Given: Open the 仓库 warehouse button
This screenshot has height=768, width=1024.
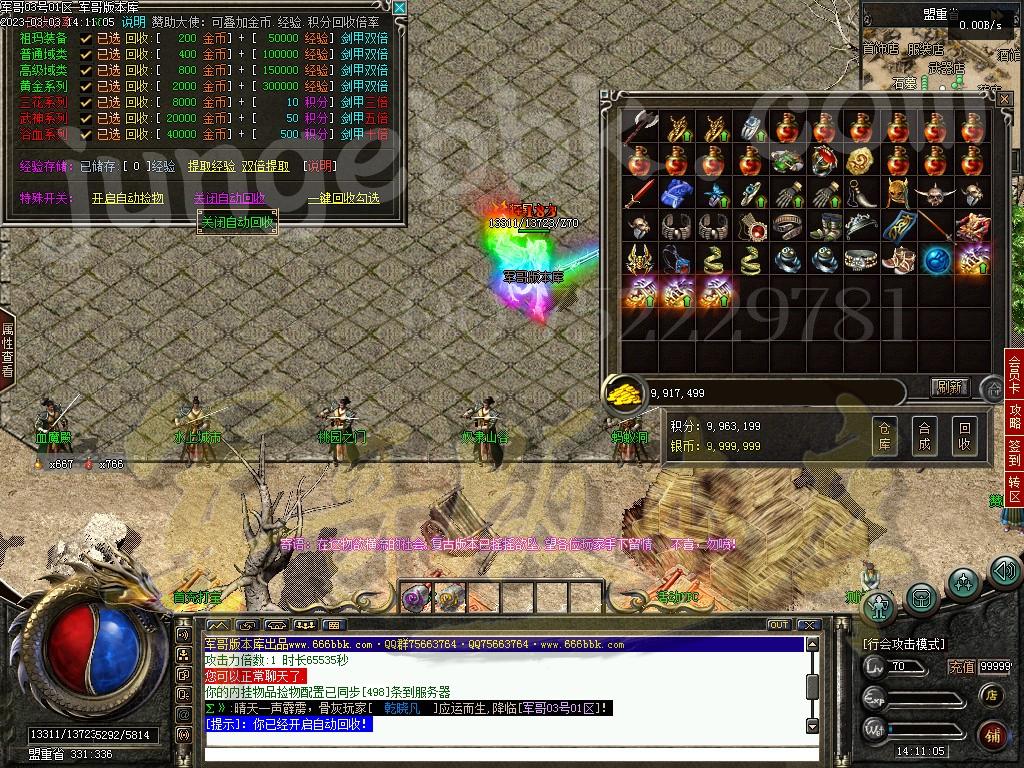Looking at the screenshot, I should point(884,435).
